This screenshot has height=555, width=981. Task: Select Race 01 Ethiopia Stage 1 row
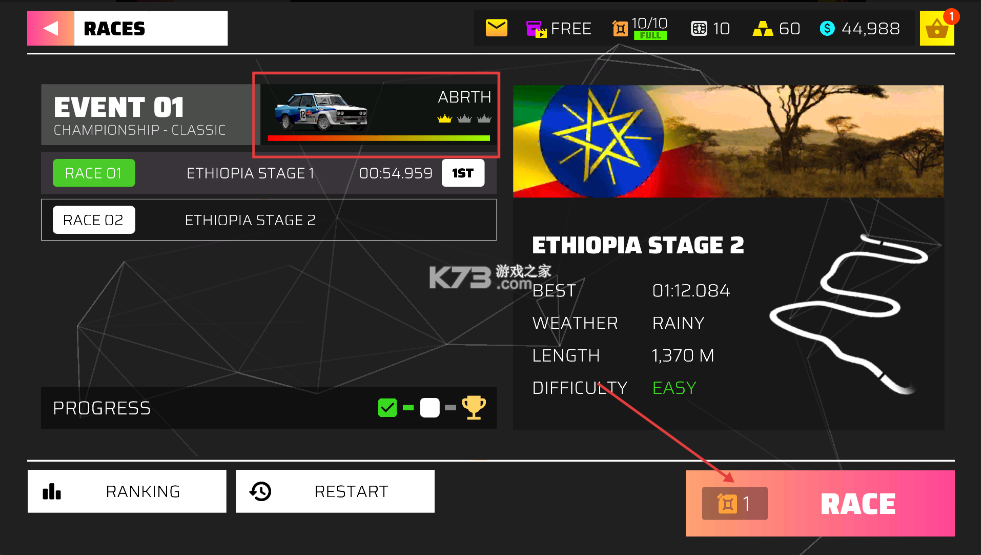pos(268,173)
